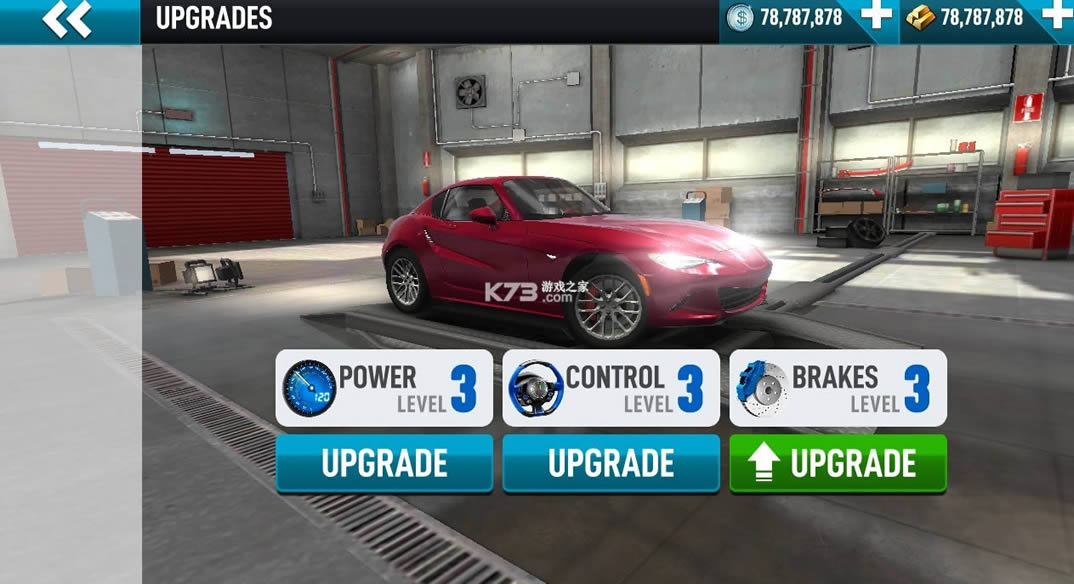Go back using the double-arrow button
Viewport: 1074px width, 584px height.
pos(67,19)
